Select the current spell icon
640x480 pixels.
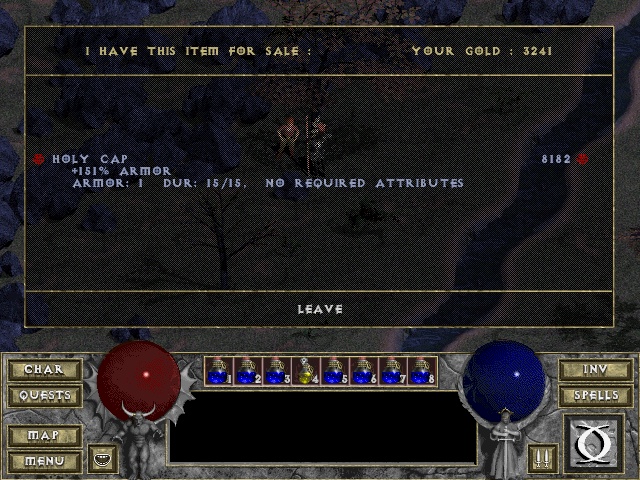coord(594,443)
